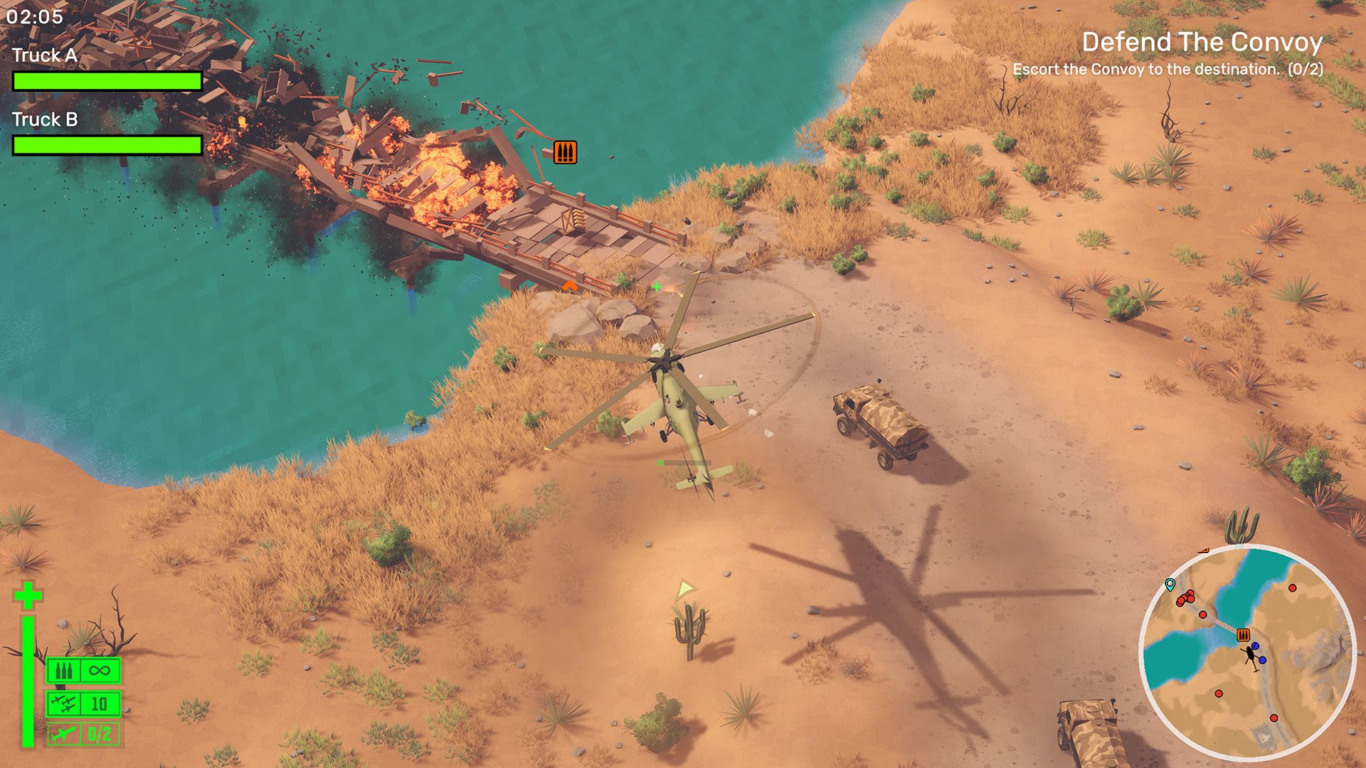Choose the rocket salvo weapon slot
The height and width of the screenshot is (768, 1366).
[84, 704]
